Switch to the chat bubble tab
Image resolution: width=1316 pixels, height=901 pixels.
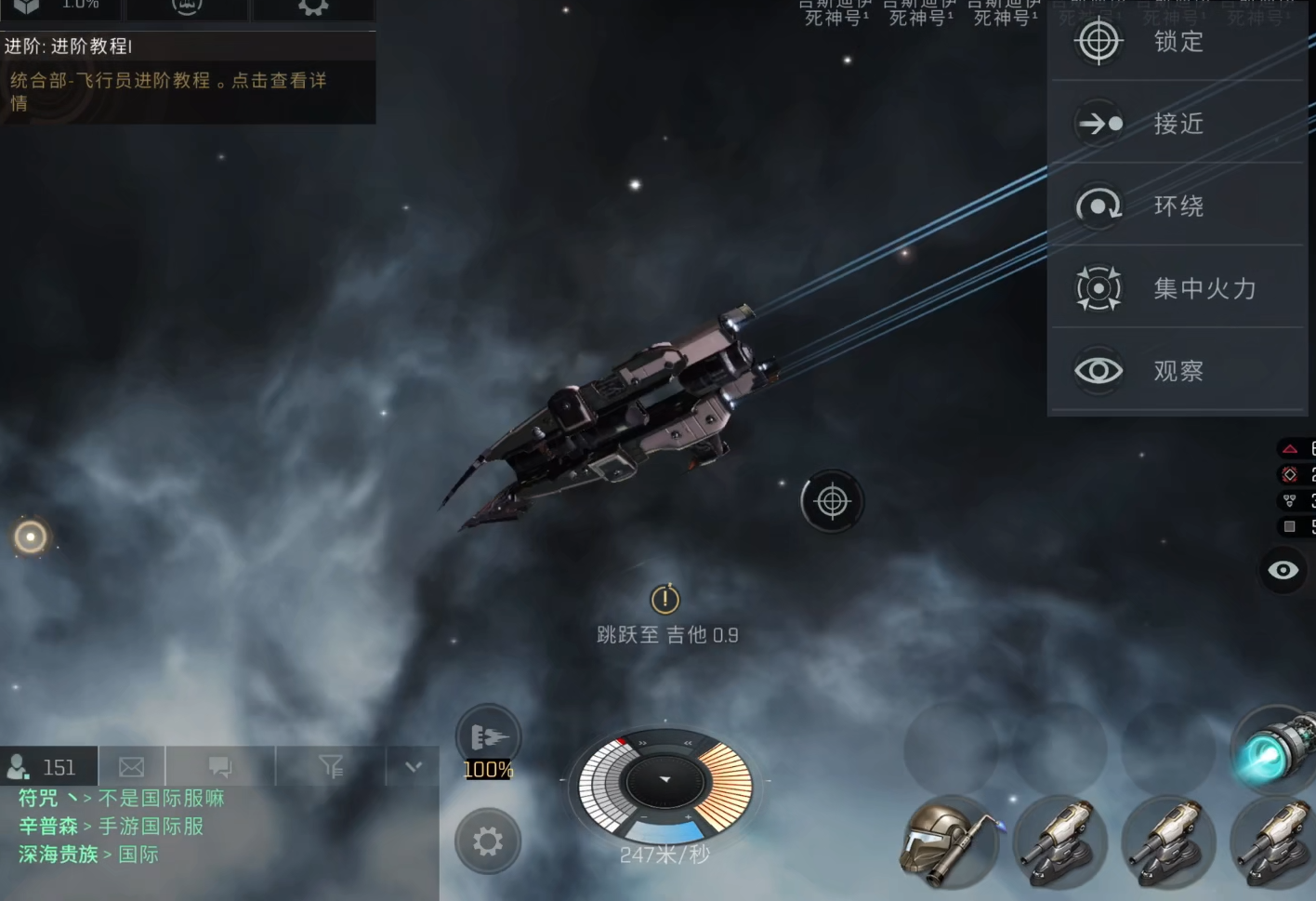click(x=220, y=767)
